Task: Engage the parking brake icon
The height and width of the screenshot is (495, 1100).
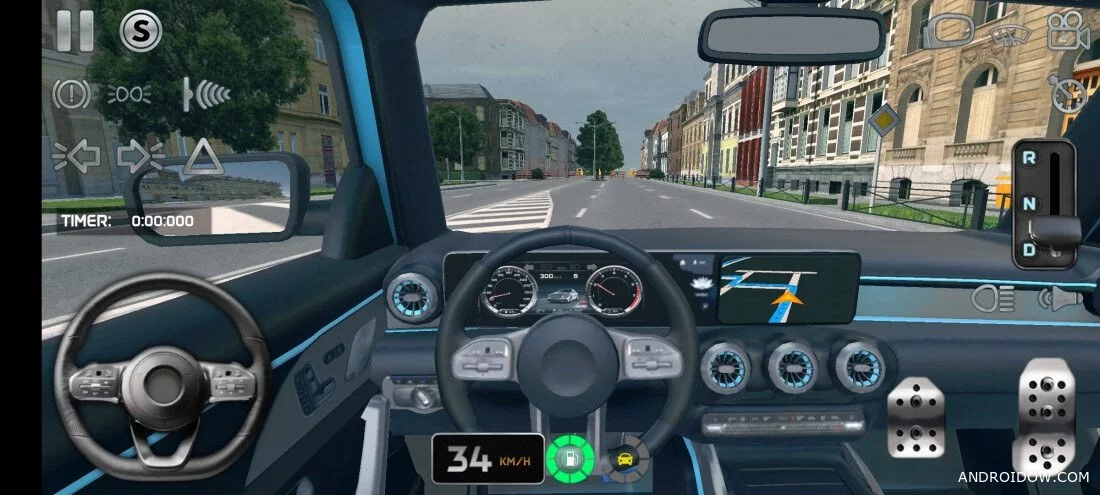Action: [72, 94]
